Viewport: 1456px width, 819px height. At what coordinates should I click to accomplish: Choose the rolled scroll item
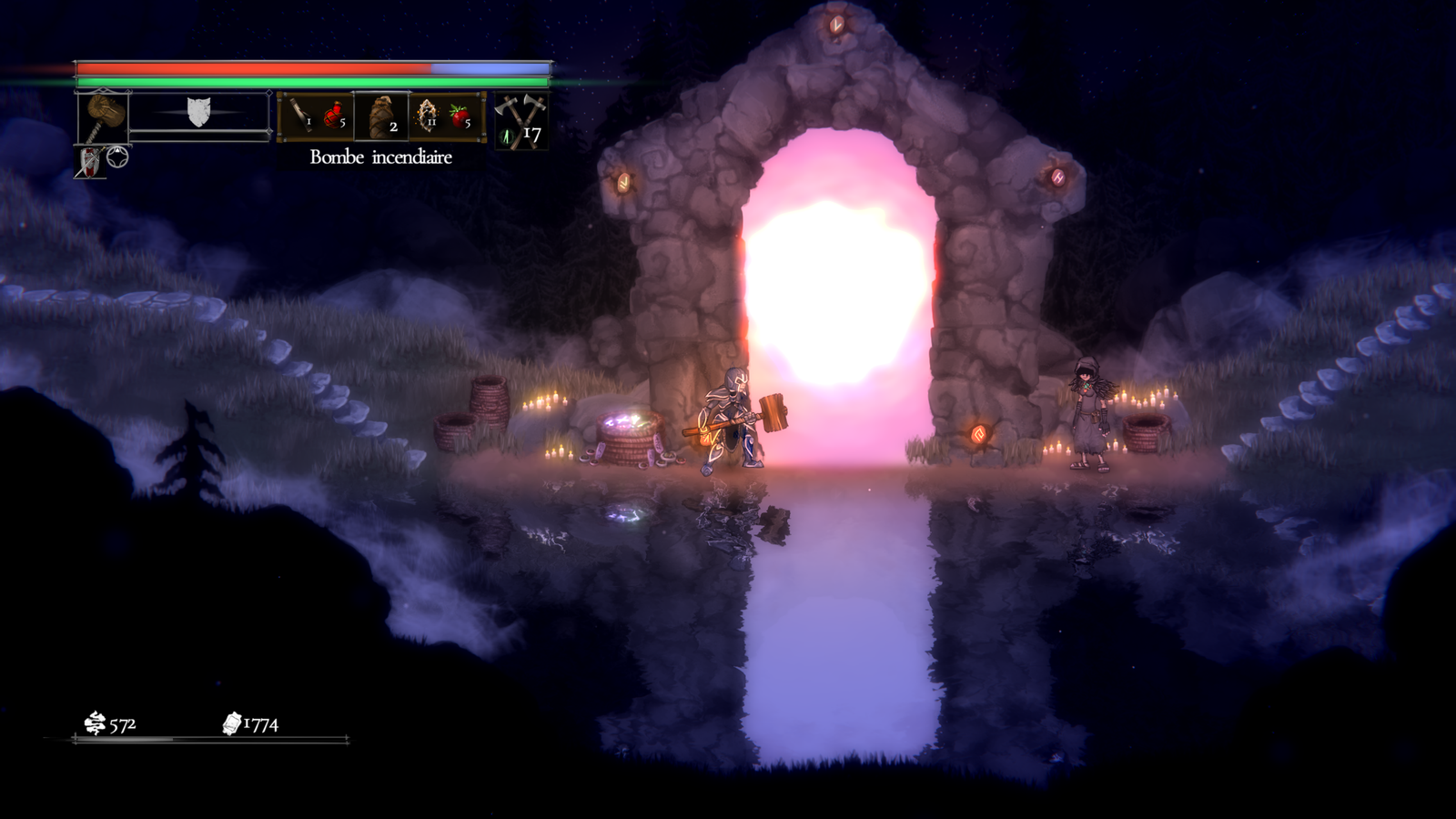[298, 116]
